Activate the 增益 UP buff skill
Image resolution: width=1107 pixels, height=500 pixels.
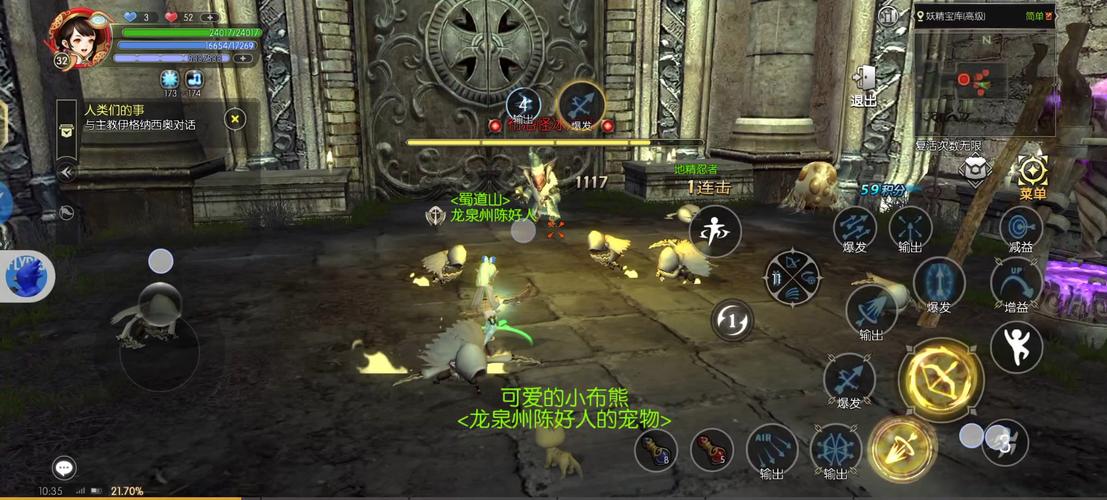click(x=1016, y=283)
